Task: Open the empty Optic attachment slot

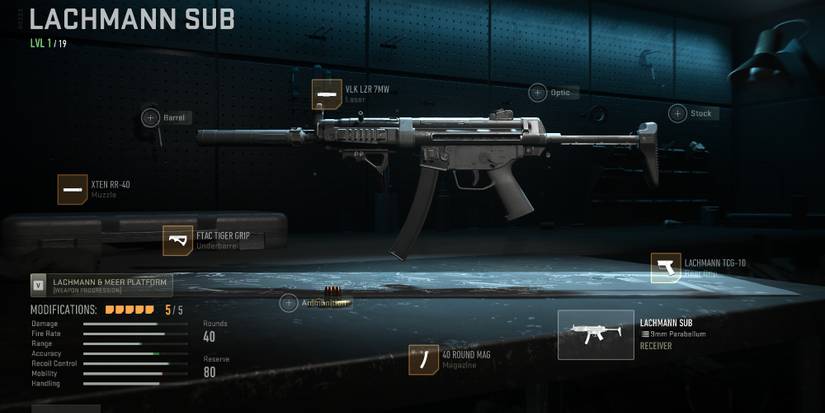Action: click(538, 93)
